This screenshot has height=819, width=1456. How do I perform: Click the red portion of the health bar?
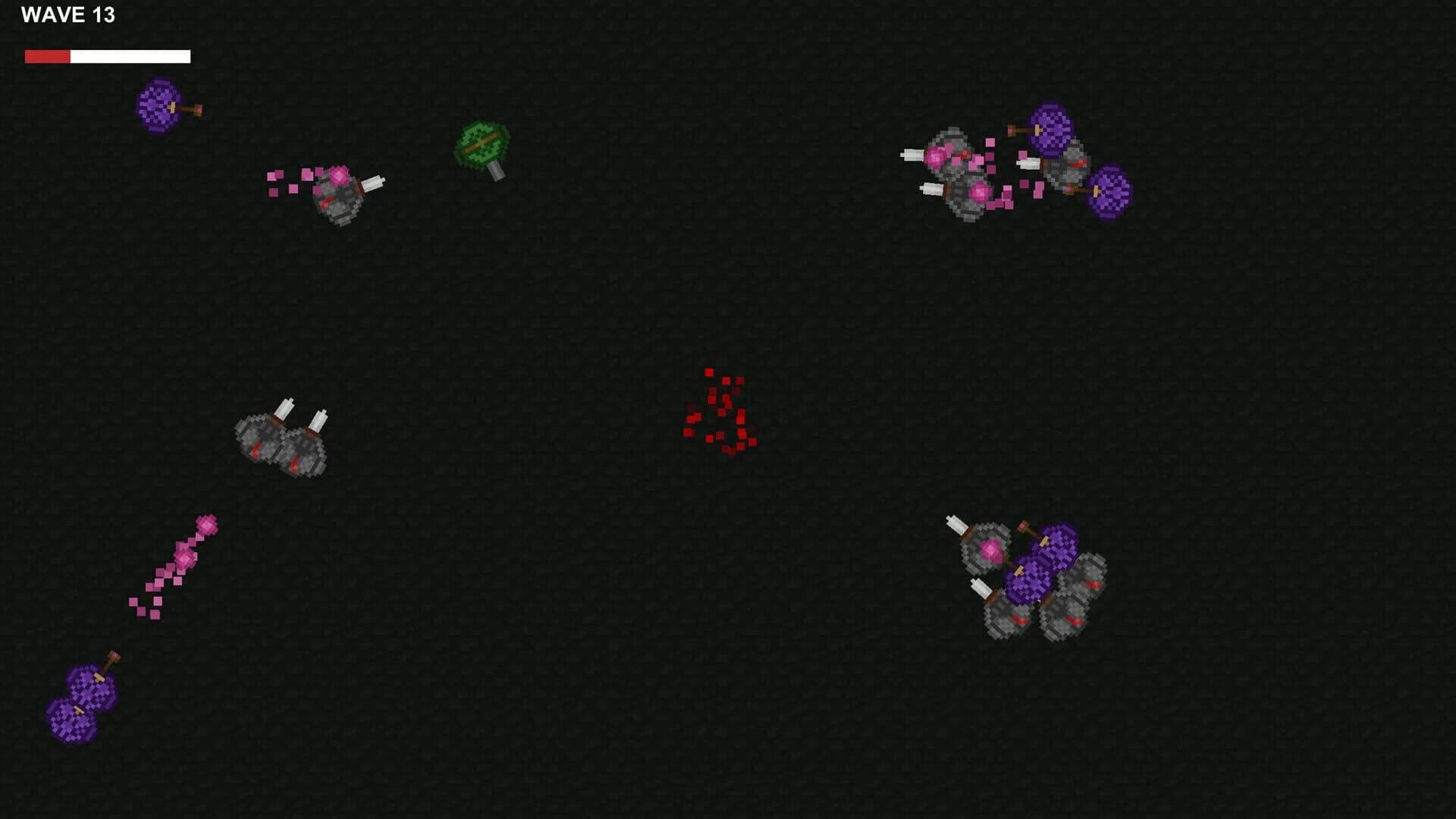[x=47, y=55]
